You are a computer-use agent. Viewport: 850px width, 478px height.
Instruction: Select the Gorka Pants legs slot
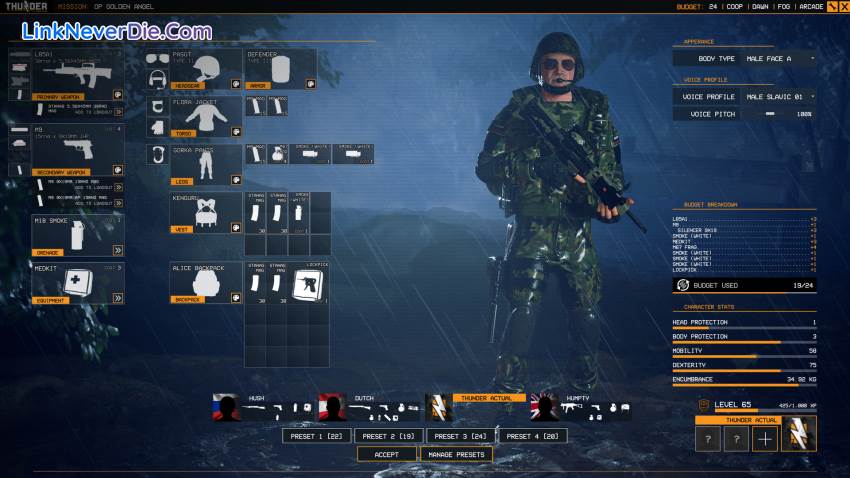(206, 164)
